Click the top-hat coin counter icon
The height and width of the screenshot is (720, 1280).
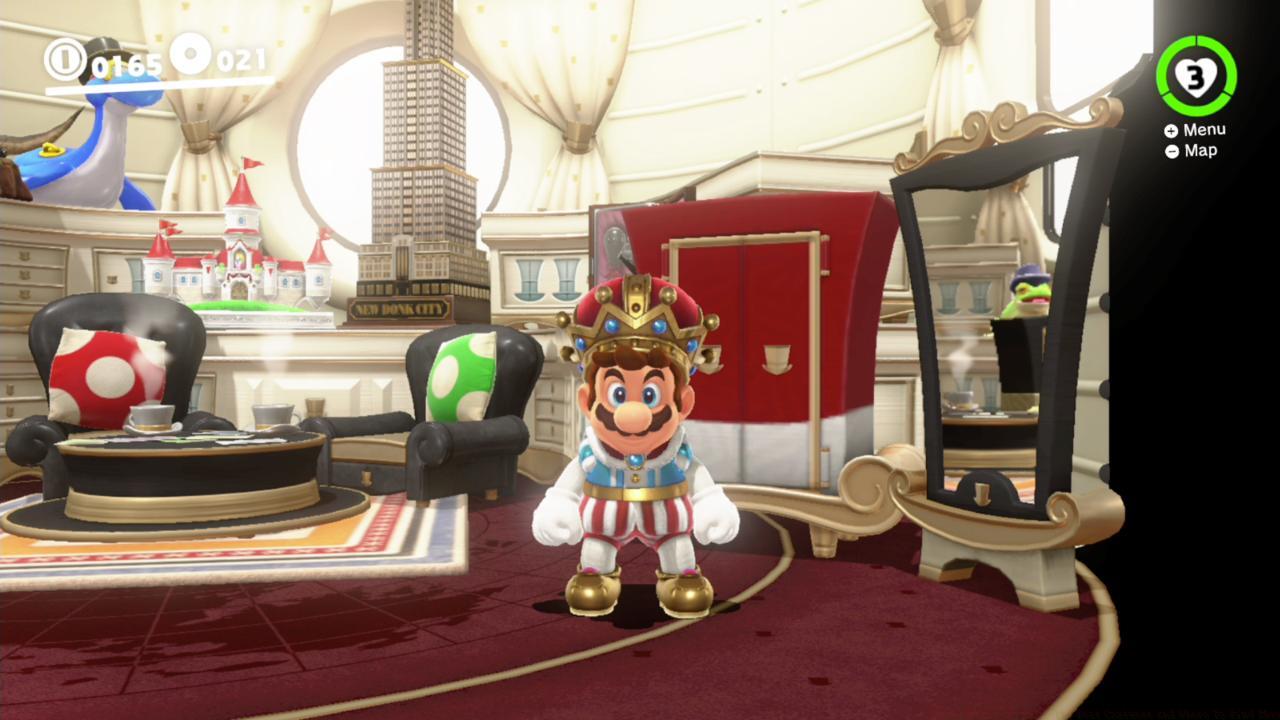tap(68, 60)
